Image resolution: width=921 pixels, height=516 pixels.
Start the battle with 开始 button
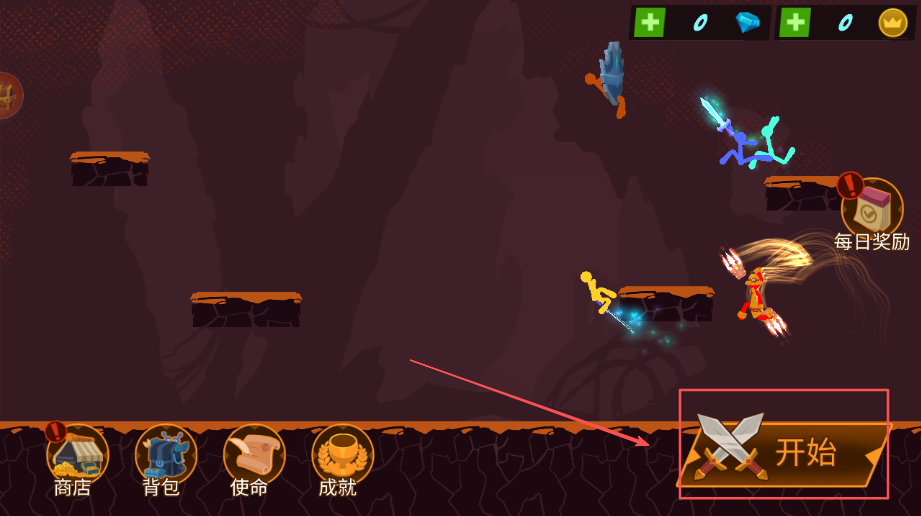pos(785,454)
